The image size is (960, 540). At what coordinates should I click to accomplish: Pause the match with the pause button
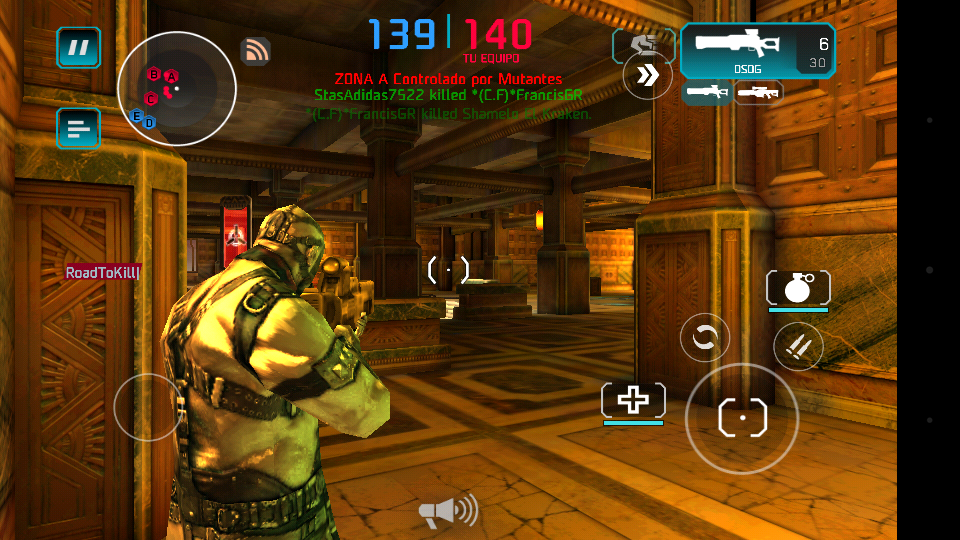pyautogui.click(x=78, y=47)
